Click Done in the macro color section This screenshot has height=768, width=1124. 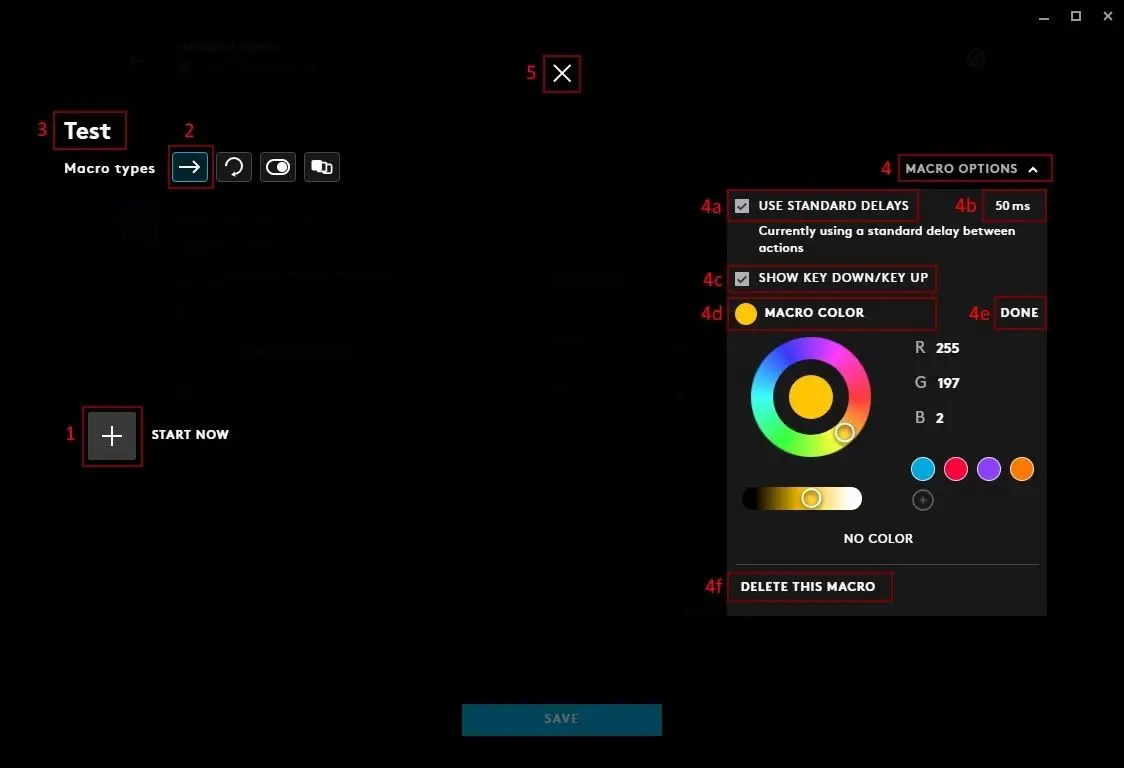[x=1019, y=313]
